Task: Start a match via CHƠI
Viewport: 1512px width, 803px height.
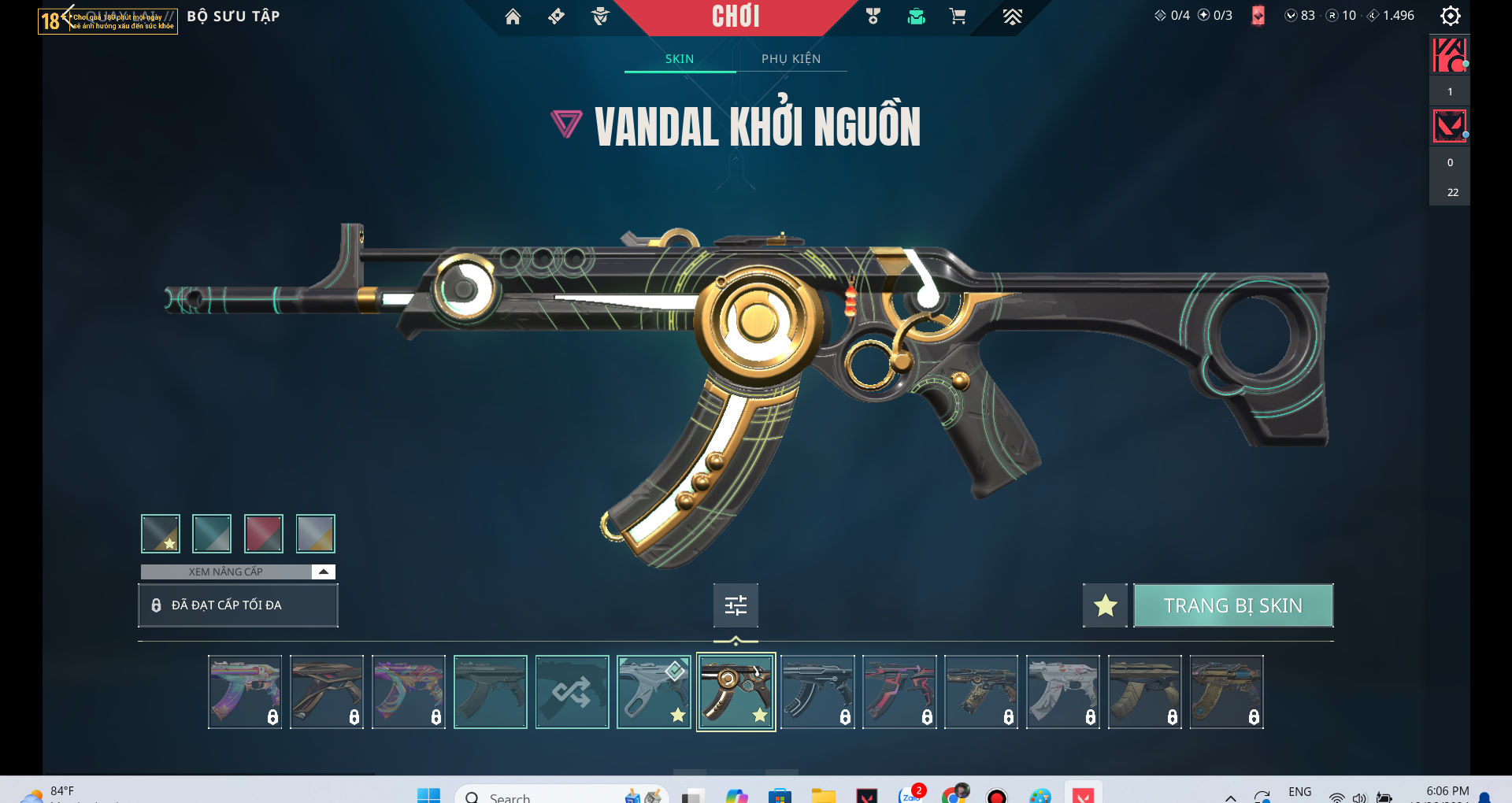Action: 736,17
